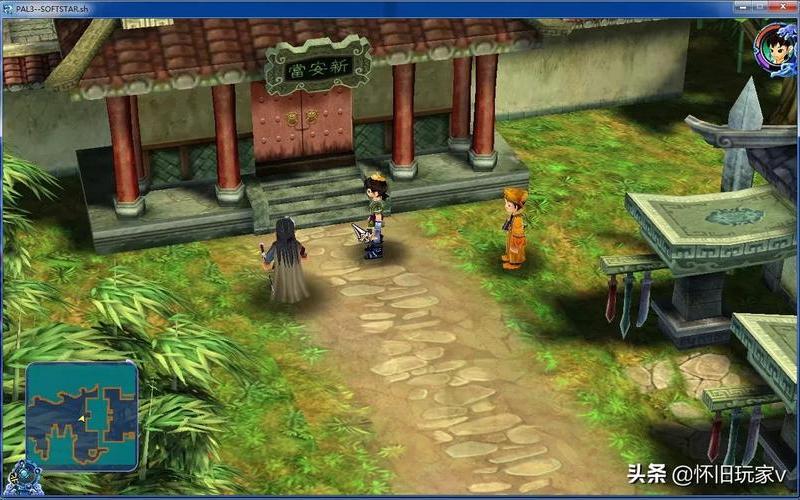Open the character portrait icon
800x500 pixels.
point(773,47)
